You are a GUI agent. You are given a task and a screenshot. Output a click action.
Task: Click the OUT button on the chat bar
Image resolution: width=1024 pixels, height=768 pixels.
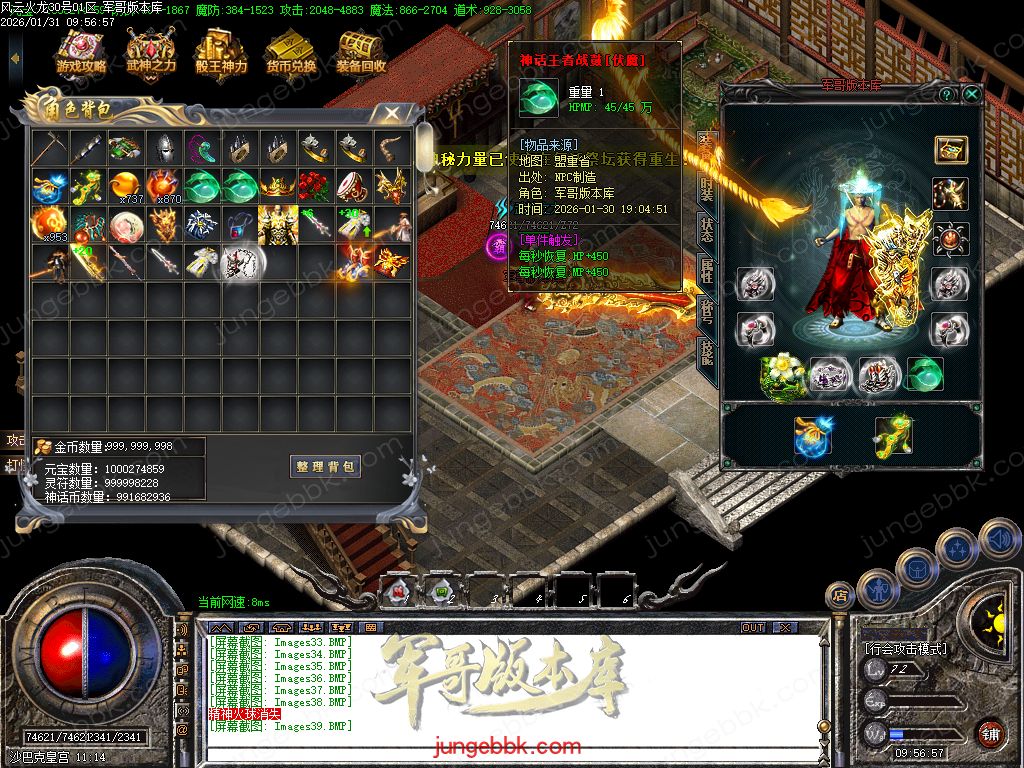tap(753, 627)
